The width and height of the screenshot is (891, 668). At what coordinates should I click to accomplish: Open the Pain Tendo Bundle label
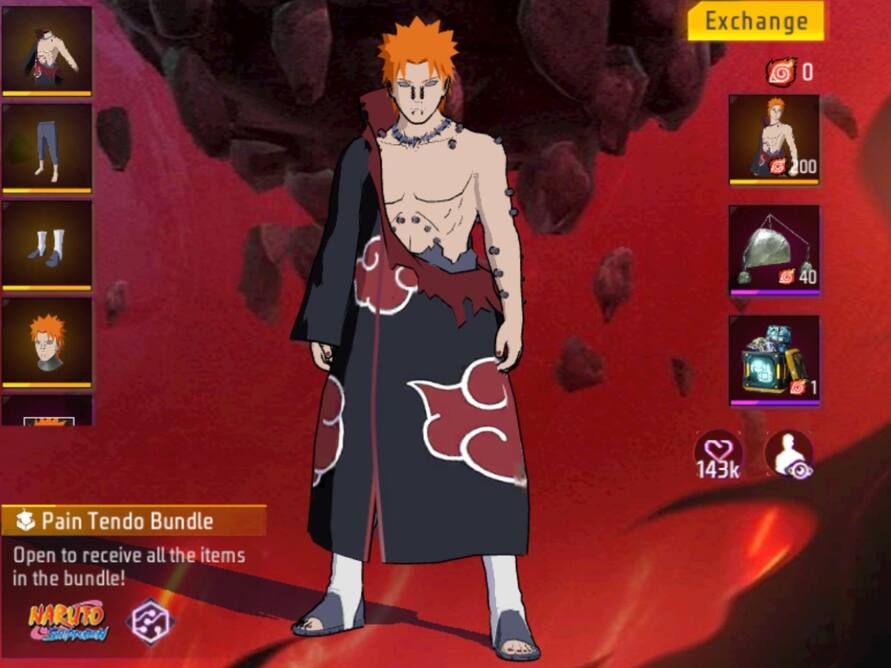point(133,520)
